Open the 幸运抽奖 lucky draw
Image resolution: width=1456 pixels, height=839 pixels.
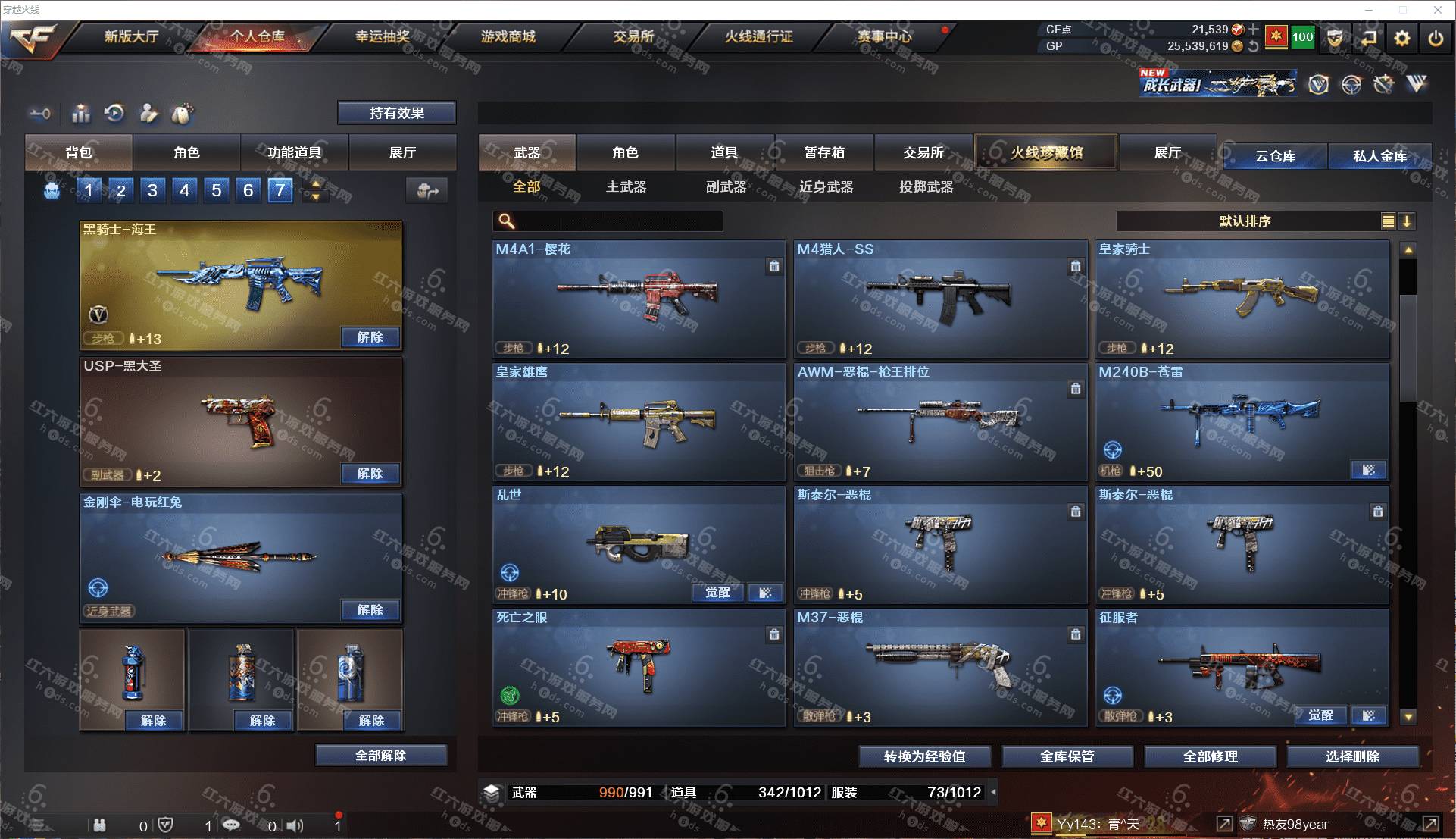[383, 36]
